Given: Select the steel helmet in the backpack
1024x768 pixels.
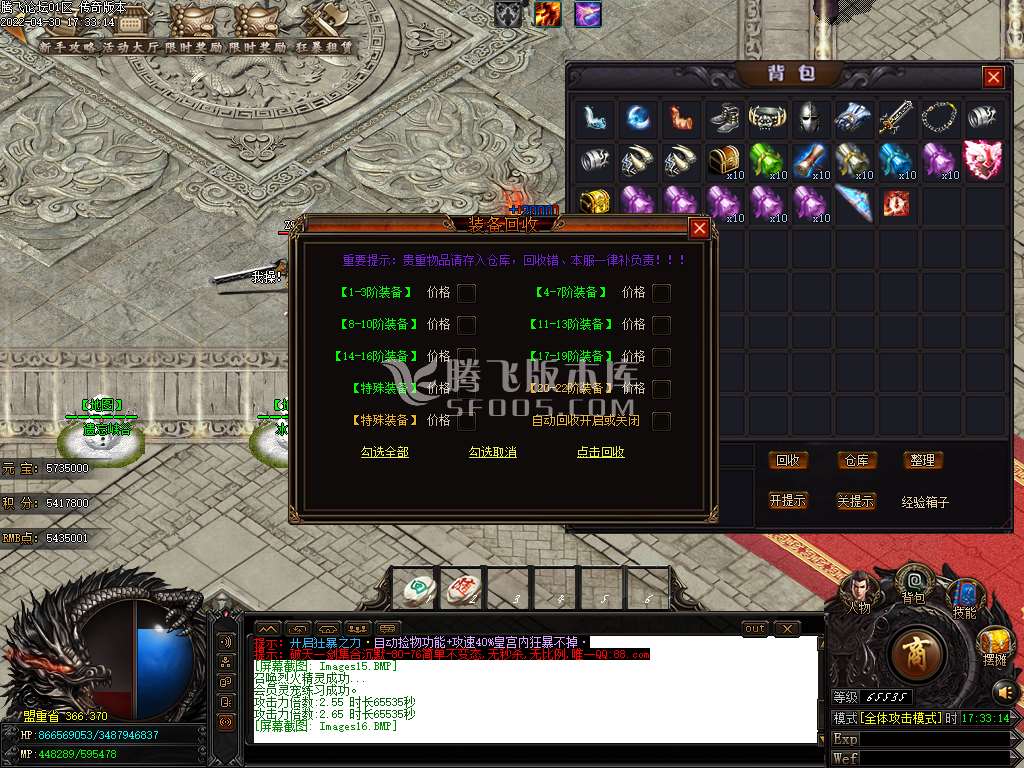Looking at the screenshot, I should pos(811,118).
